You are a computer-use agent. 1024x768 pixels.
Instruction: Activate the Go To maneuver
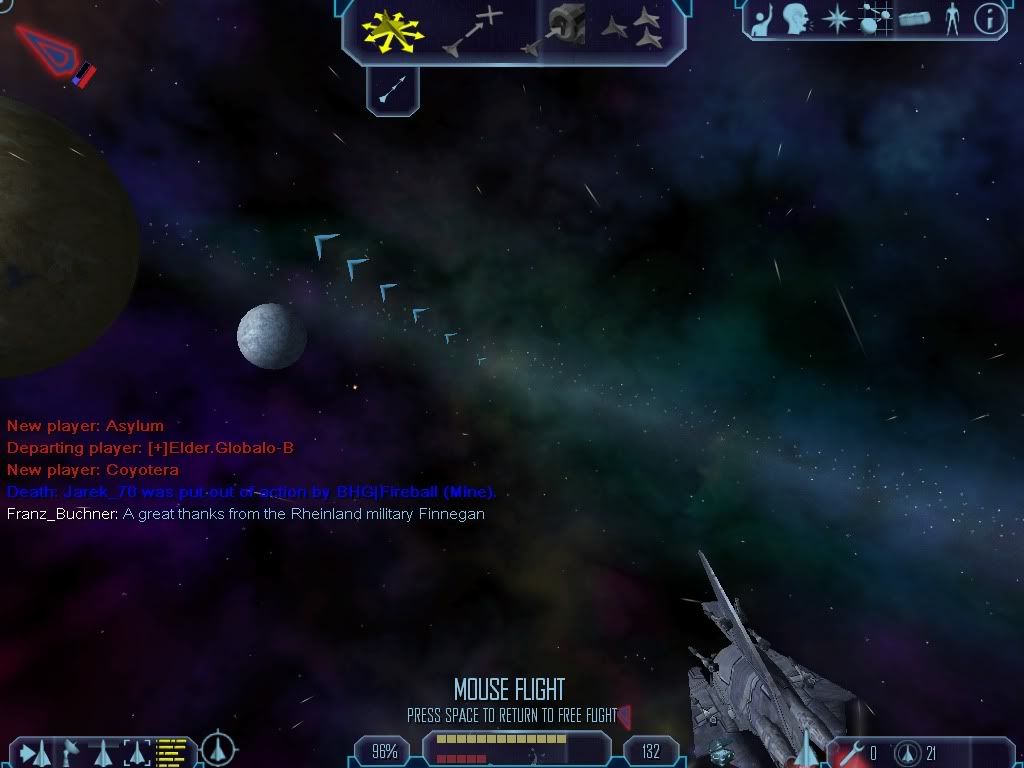coord(471,30)
